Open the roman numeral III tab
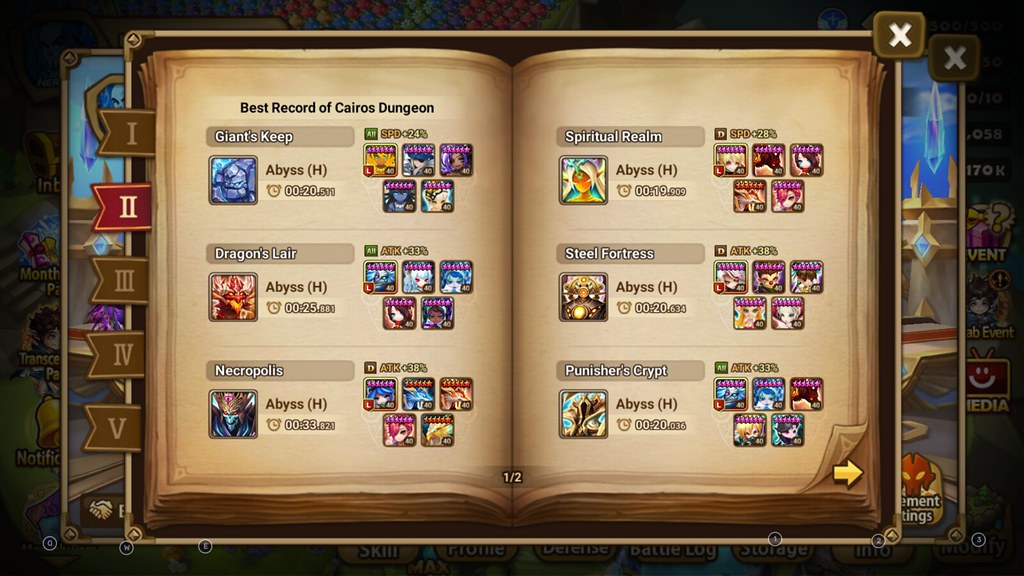This screenshot has height=576, width=1024. [x=124, y=281]
